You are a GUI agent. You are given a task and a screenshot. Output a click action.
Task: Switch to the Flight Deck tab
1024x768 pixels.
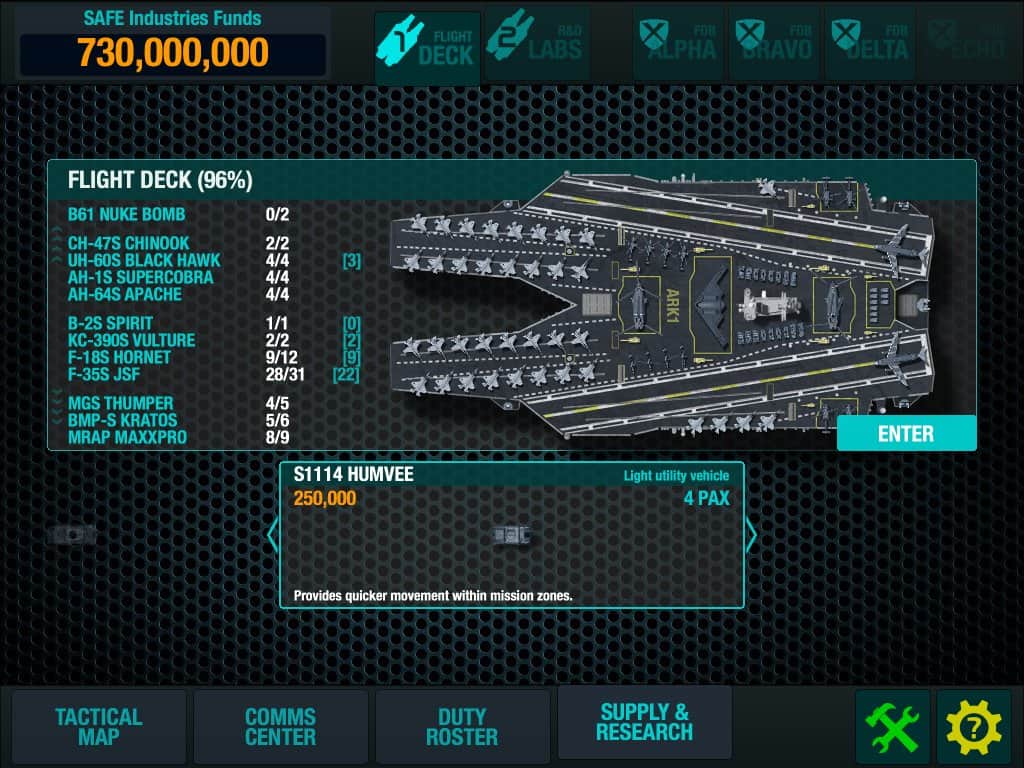pyautogui.click(x=427, y=46)
